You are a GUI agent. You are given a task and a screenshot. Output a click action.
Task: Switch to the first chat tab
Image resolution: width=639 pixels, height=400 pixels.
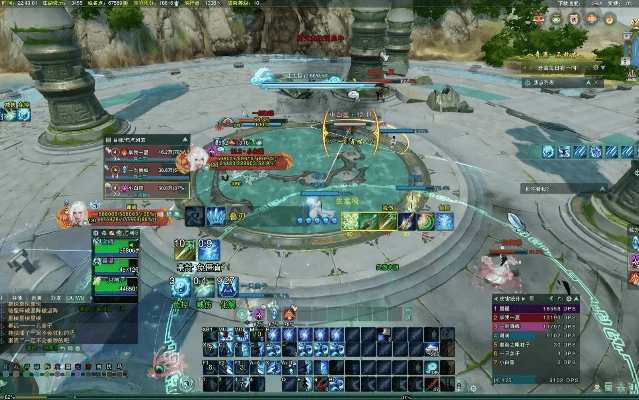point(17,298)
